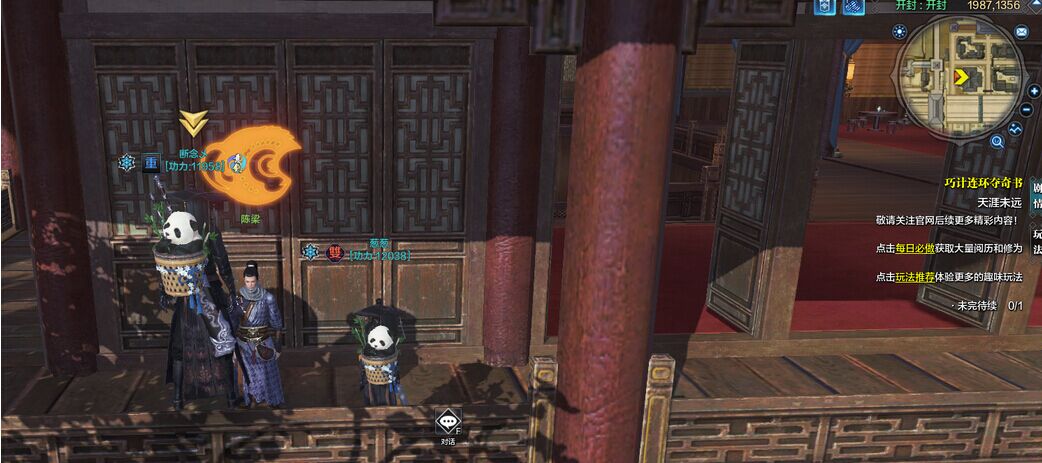The width and height of the screenshot is (1042, 463).
Task: Open the mail envelope icon by the minimap
Action: pyautogui.click(x=1022, y=32)
